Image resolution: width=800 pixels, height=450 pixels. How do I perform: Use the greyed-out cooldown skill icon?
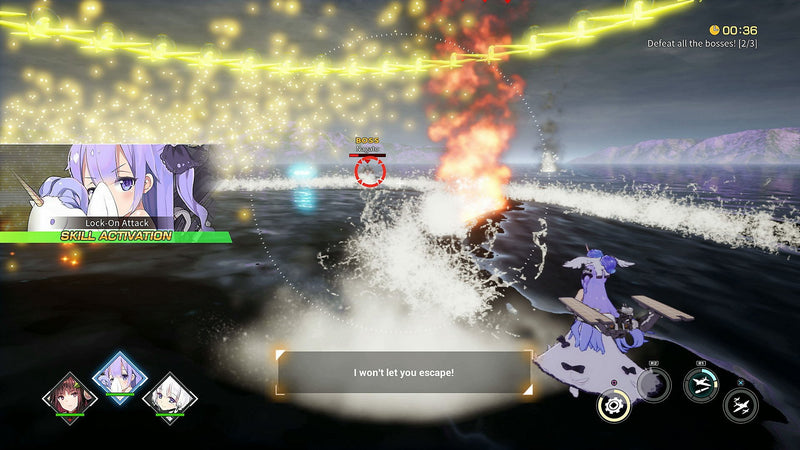654,384
